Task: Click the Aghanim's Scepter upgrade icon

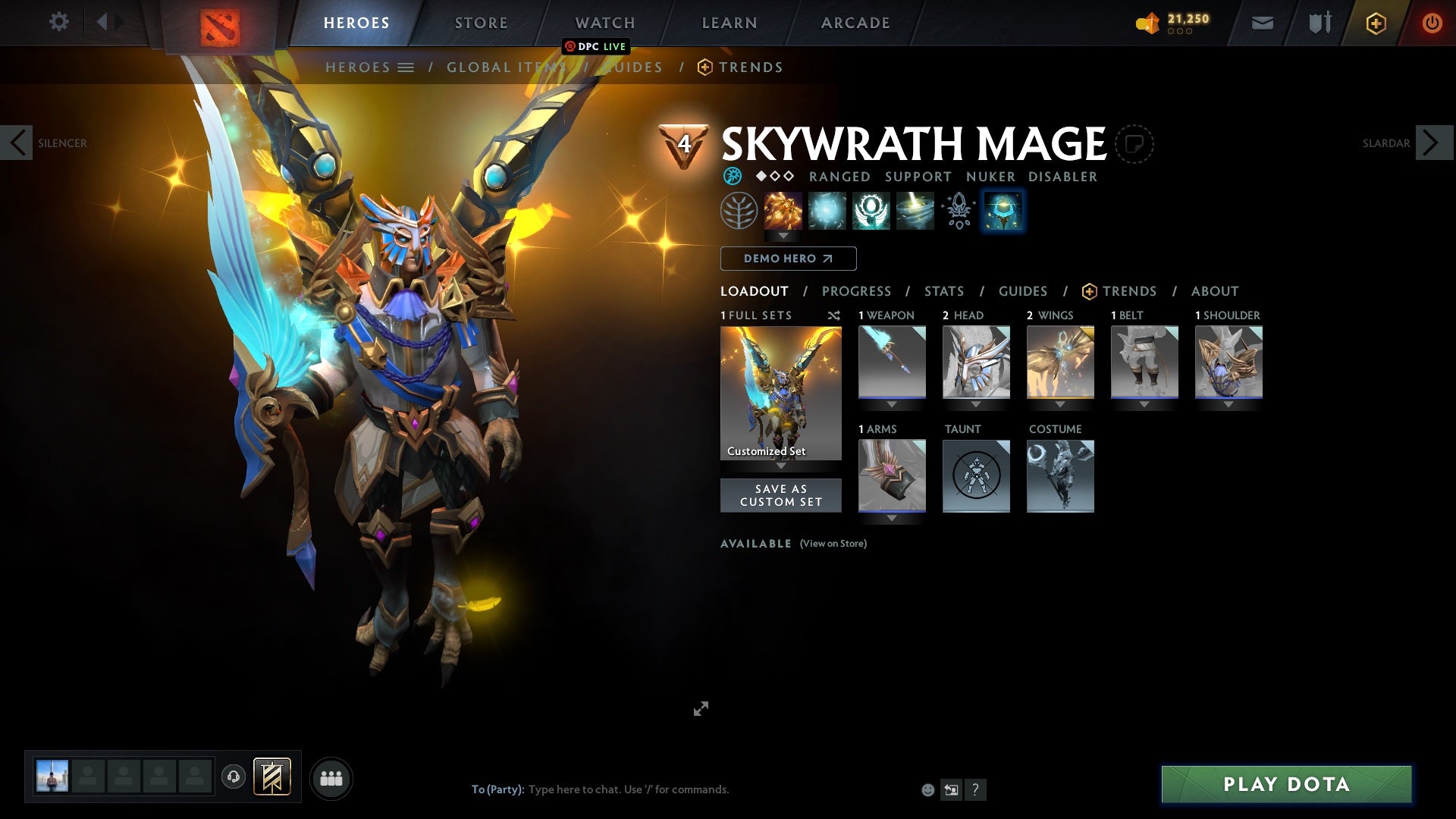Action: coord(959,211)
